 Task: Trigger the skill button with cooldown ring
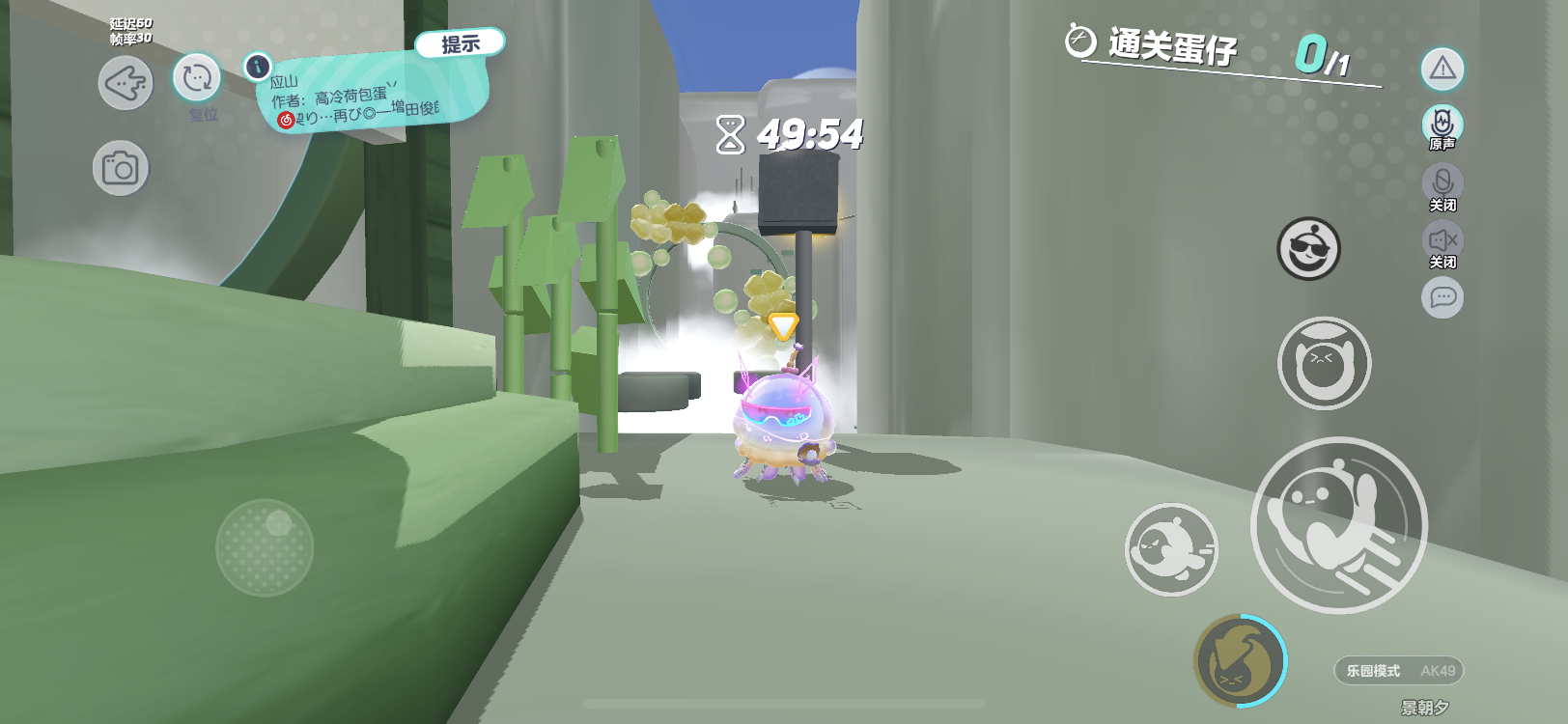pyautogui.click(x=1240, y=660)
